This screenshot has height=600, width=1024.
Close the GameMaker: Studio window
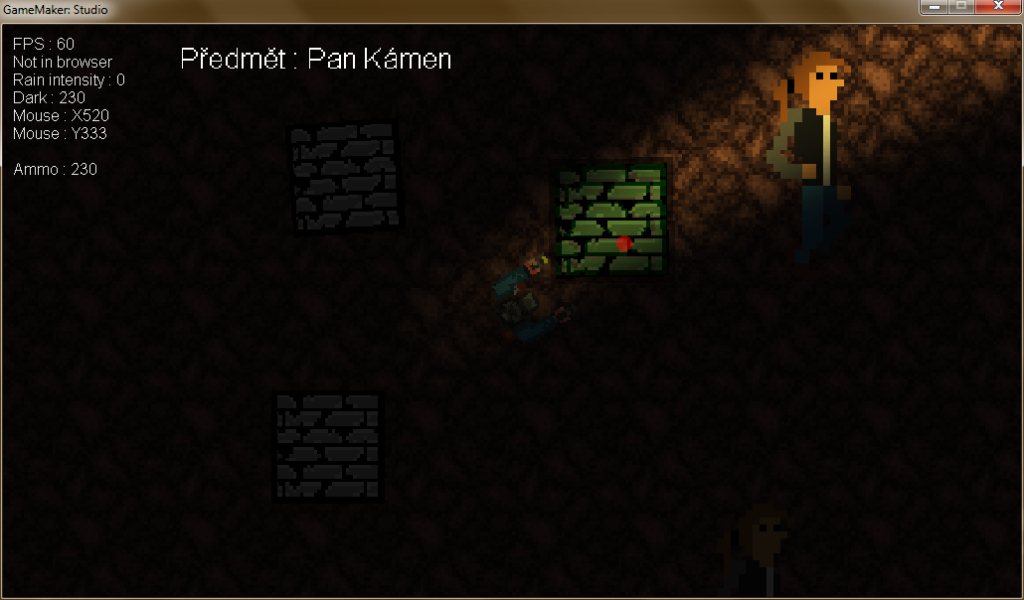click(997, 7)
